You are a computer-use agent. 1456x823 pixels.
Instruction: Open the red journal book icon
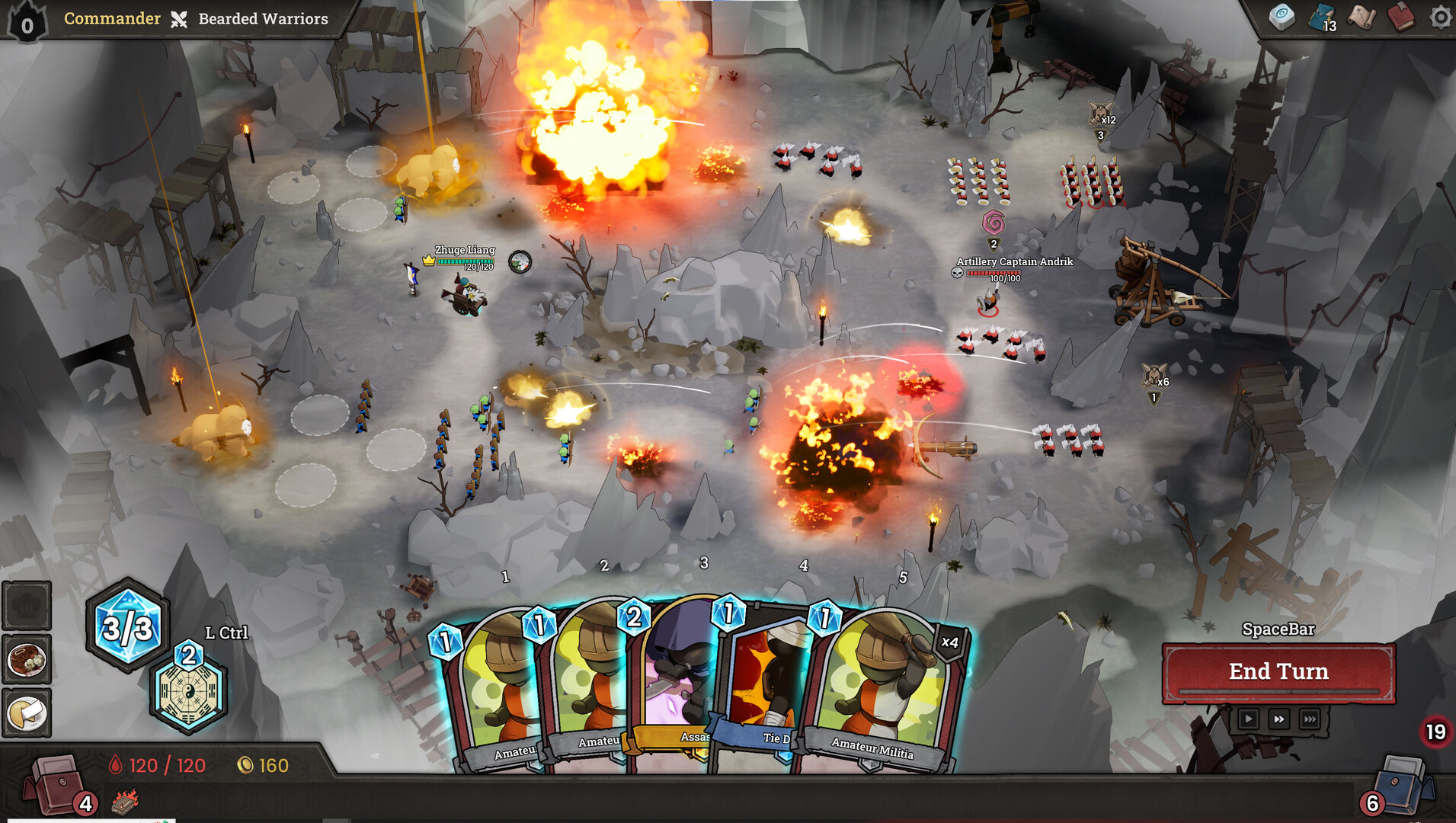click(1400, 18)
